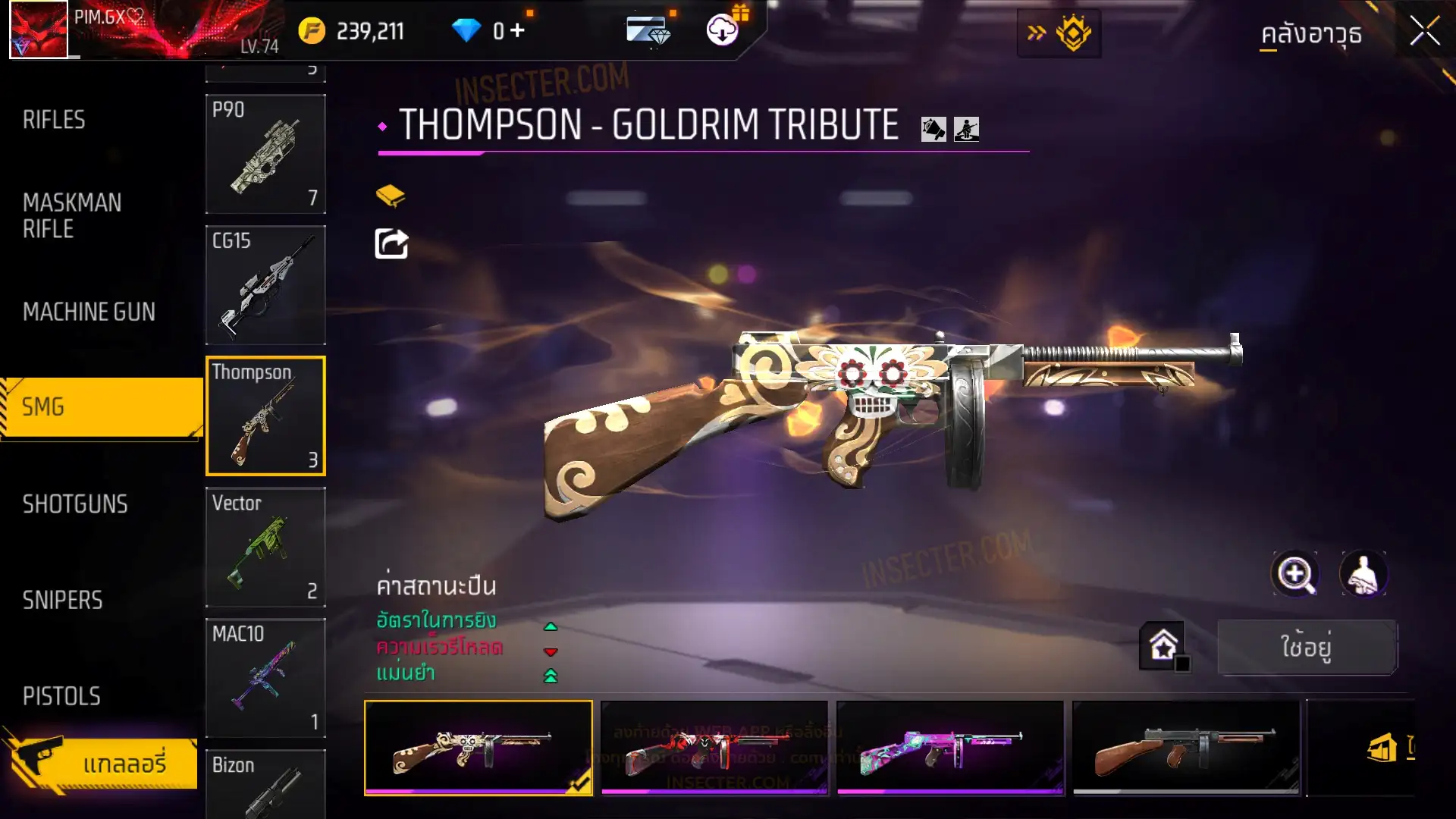The height and width of the screenshot is (819, 1456).
Task: Click the share arrow icon
Action: (391, 243)
